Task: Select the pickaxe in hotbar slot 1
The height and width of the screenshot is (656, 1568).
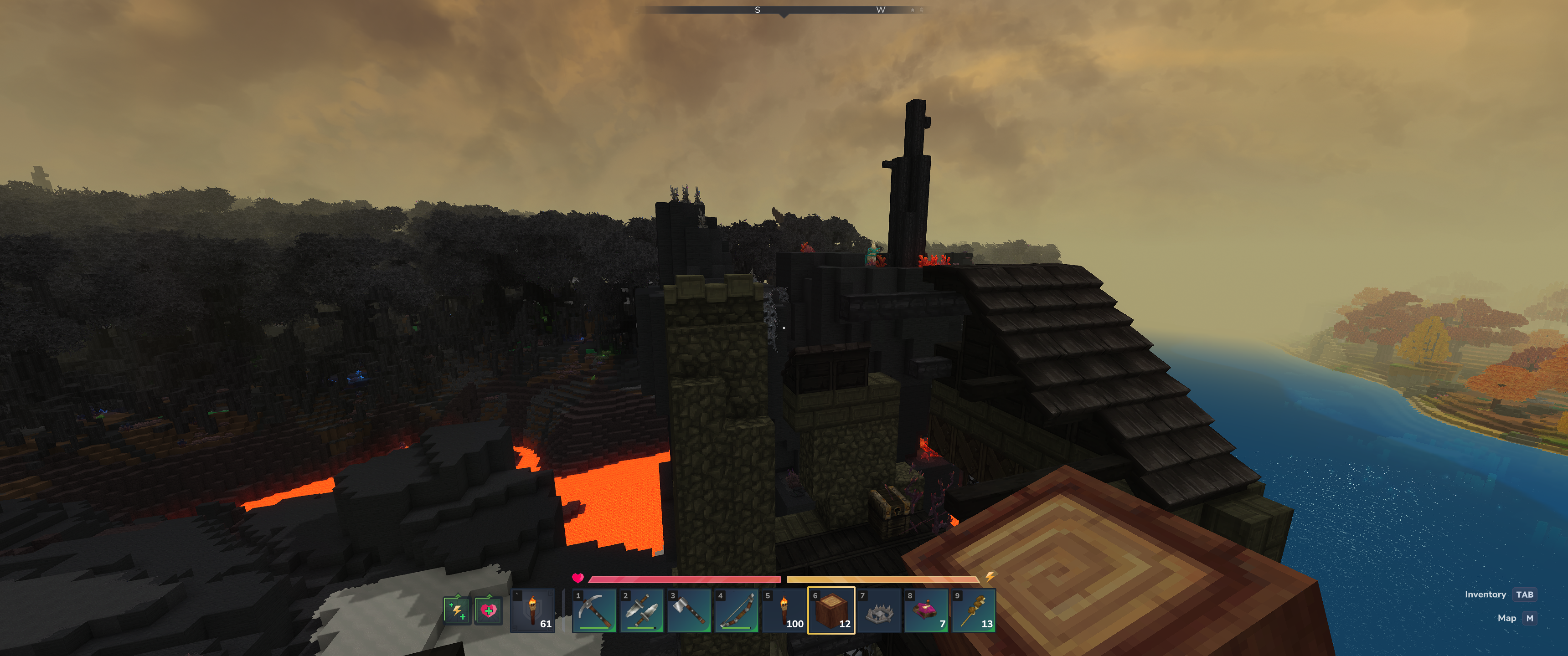Action: tap(594, 610)
